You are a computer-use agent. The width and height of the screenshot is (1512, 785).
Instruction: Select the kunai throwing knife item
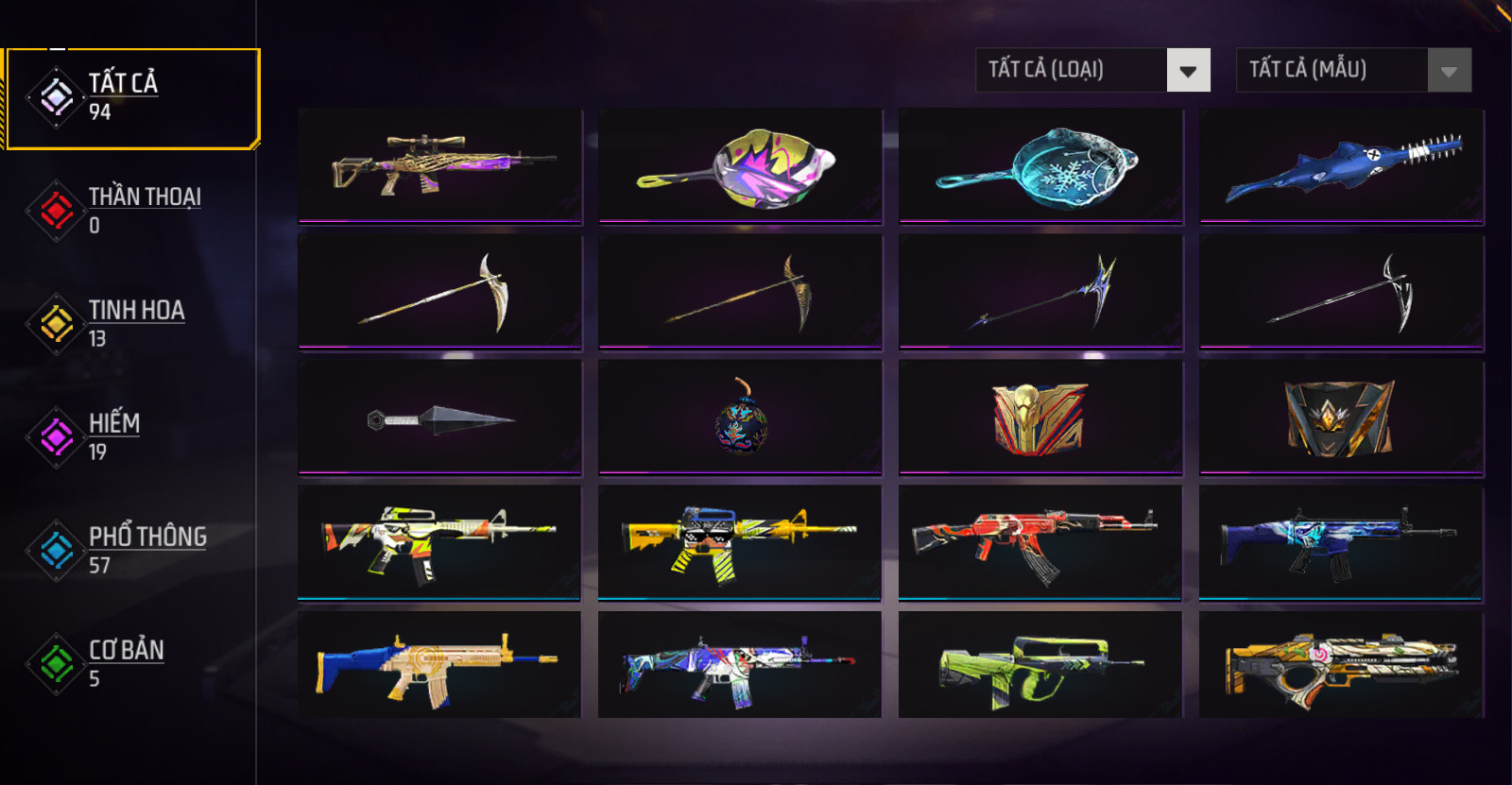coord(439,417)
